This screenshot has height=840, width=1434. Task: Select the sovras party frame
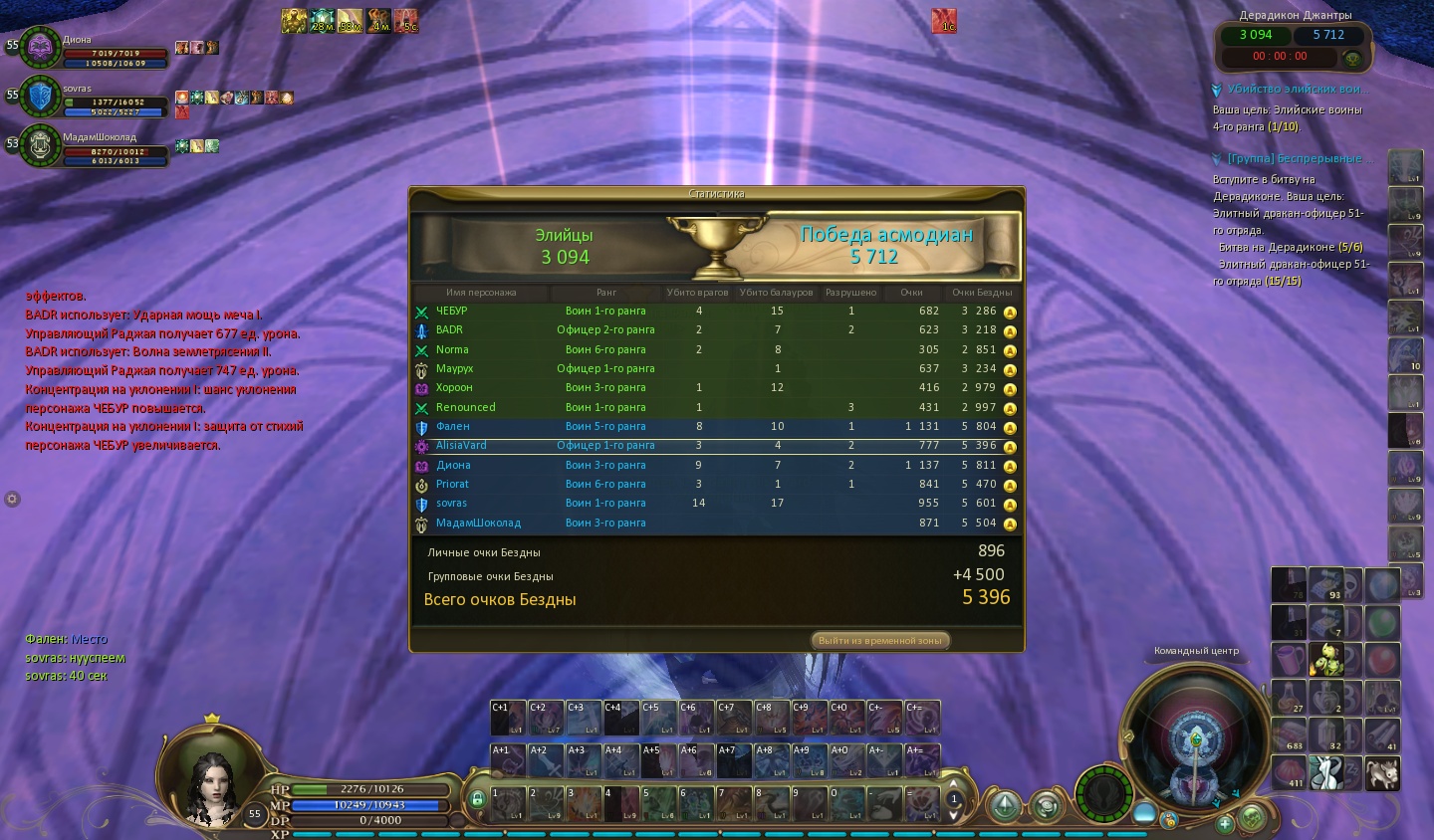click(x=42, y=96)
